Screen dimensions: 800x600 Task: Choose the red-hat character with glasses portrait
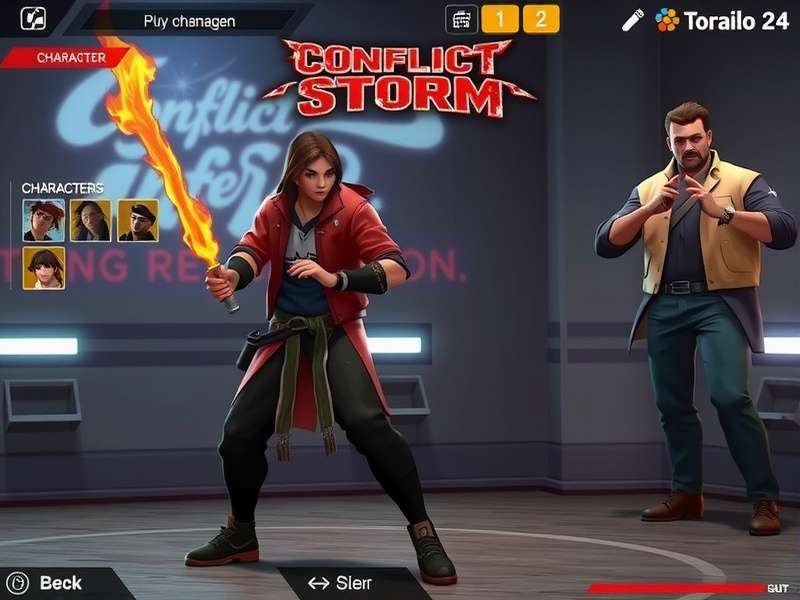pyautogui.click(x=43, y=220)
